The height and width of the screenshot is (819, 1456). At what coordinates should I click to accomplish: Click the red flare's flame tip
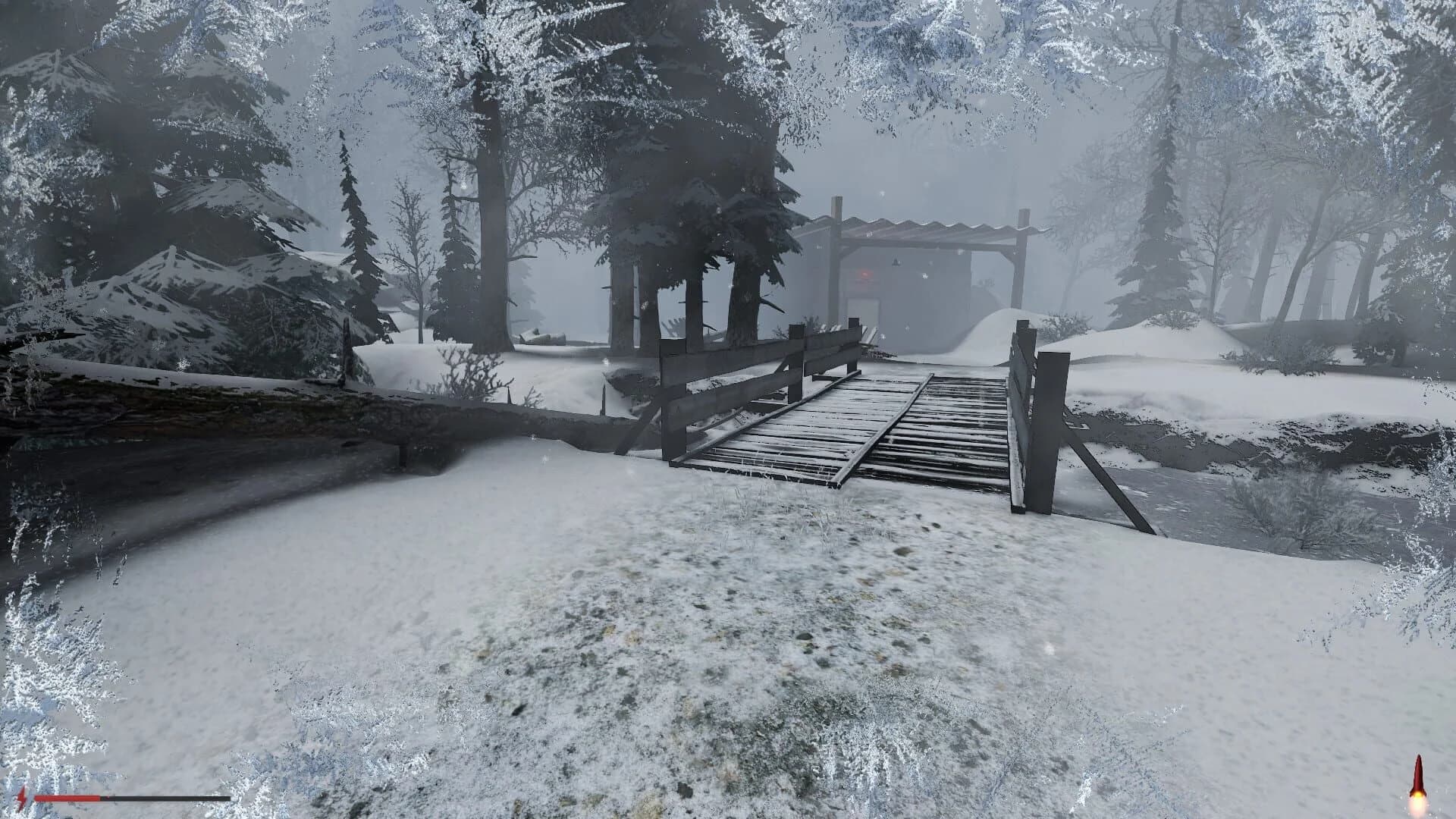point(1417,801)
